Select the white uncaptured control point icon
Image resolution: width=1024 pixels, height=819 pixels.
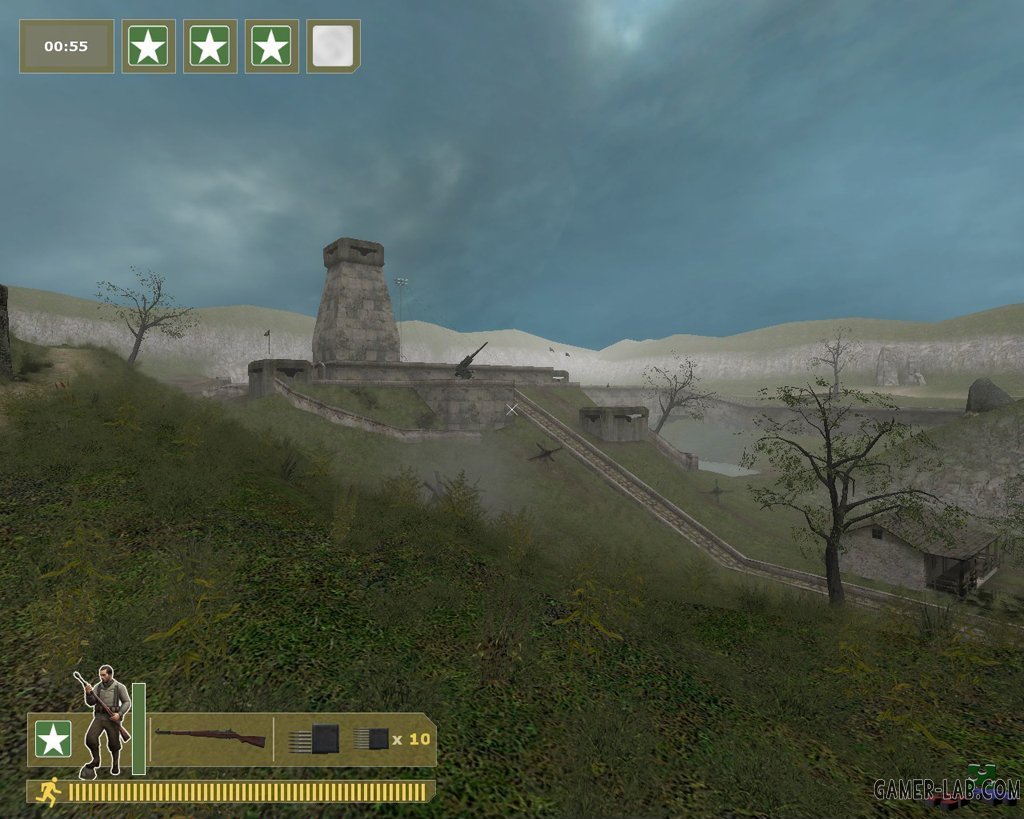click(x=333, y=46)
